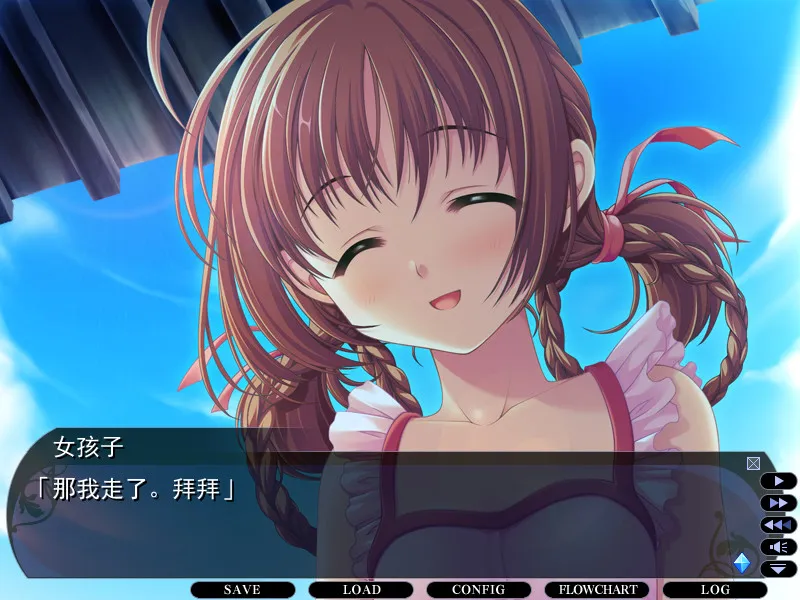The image size is (800, 600).
Task: Advance dialogue via the blue diamond cursor
Action: (742, 562)
